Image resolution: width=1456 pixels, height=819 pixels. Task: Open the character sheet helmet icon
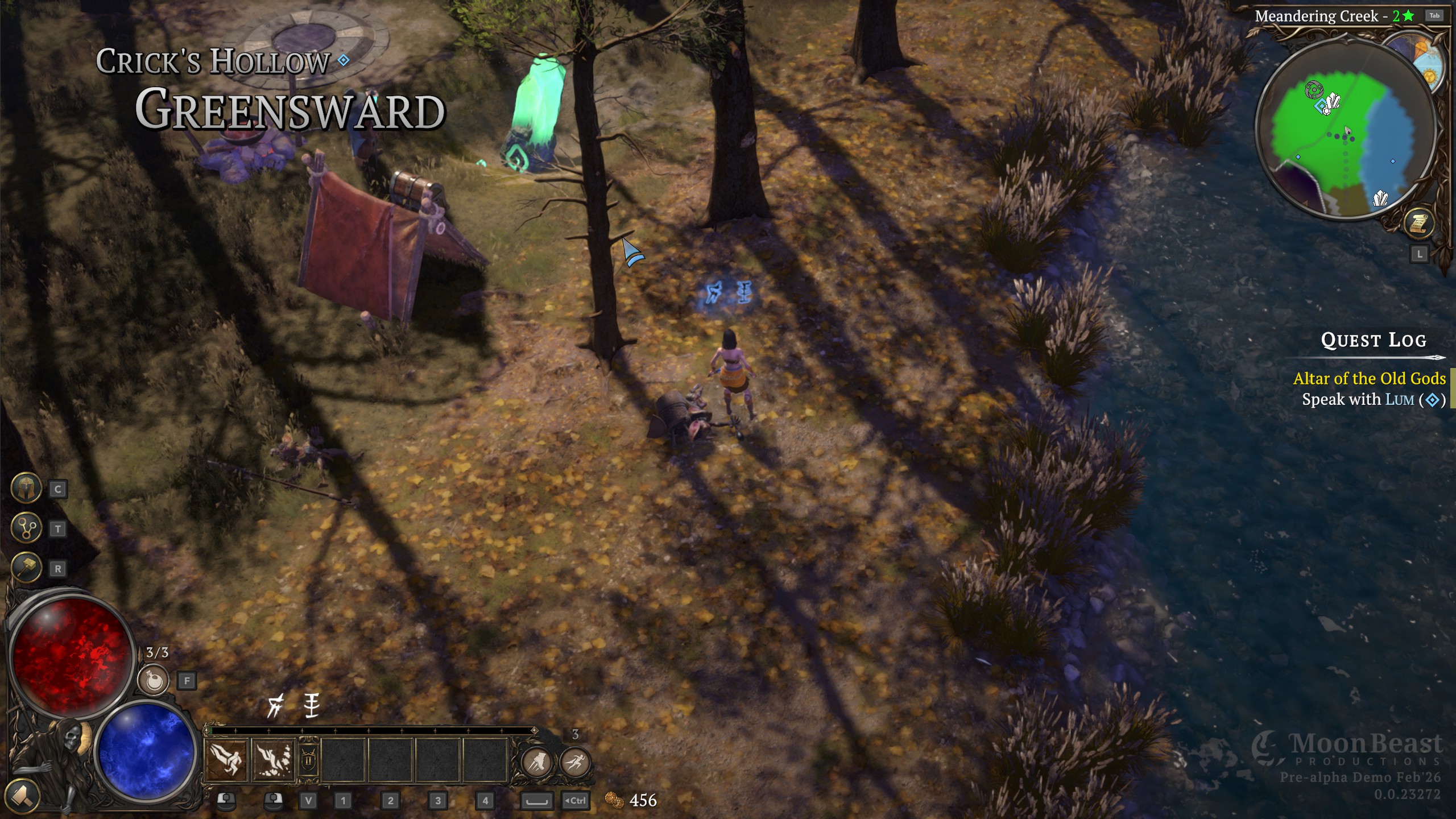click(26, 488)
